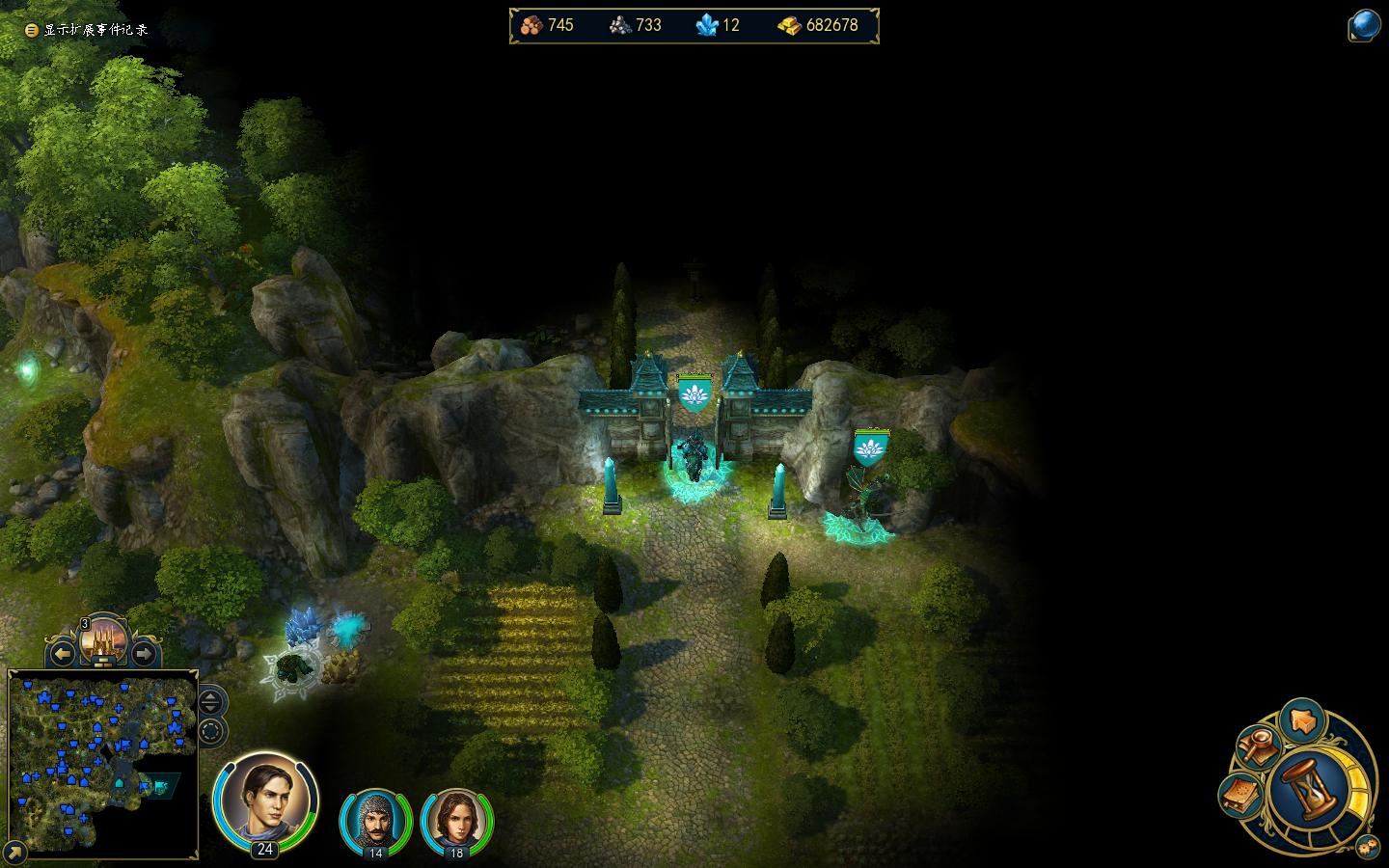Select the chainmail-hooded level 14 hero

[375, 820]
